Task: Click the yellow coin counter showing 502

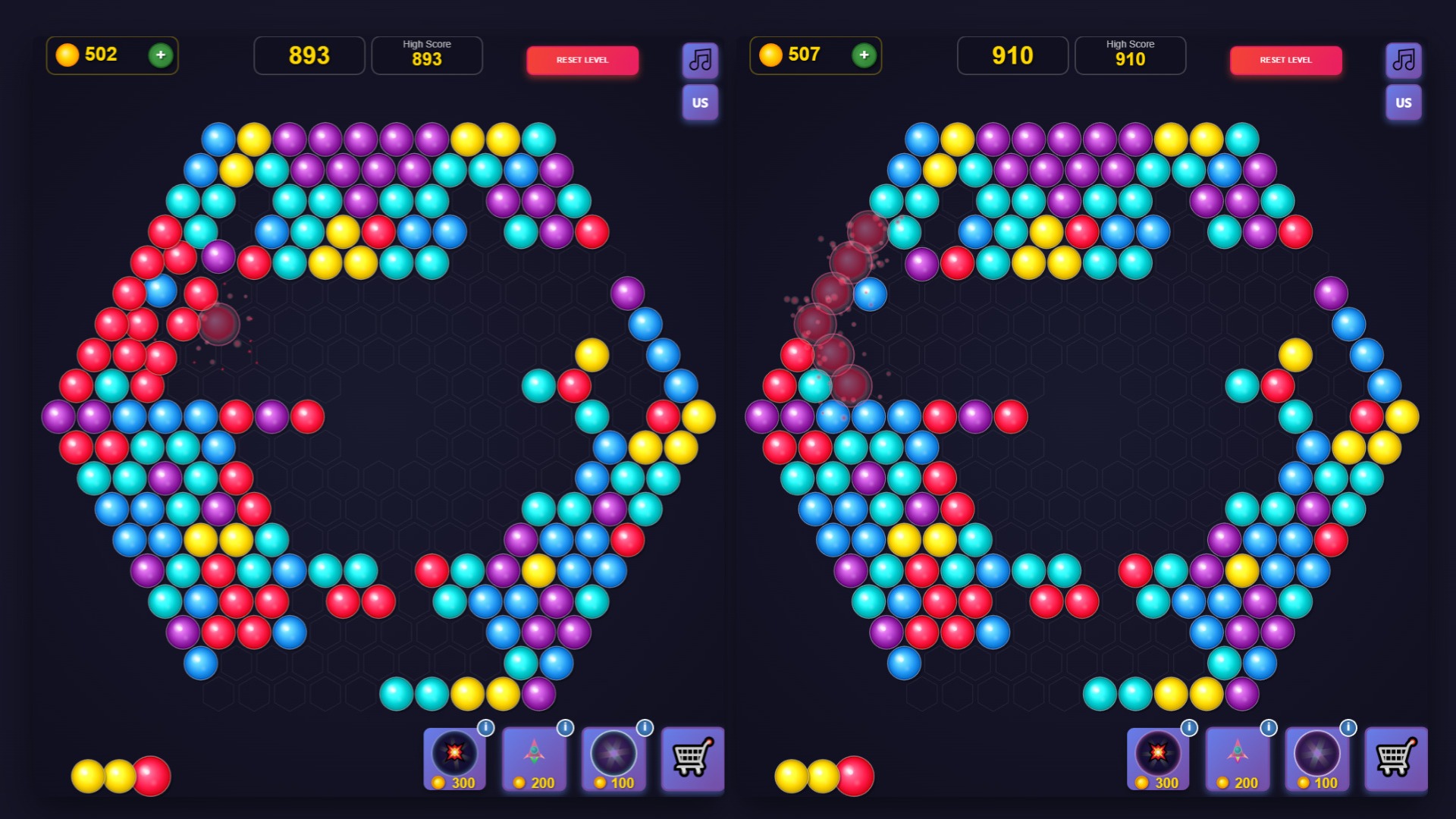Action: (91, 55)
